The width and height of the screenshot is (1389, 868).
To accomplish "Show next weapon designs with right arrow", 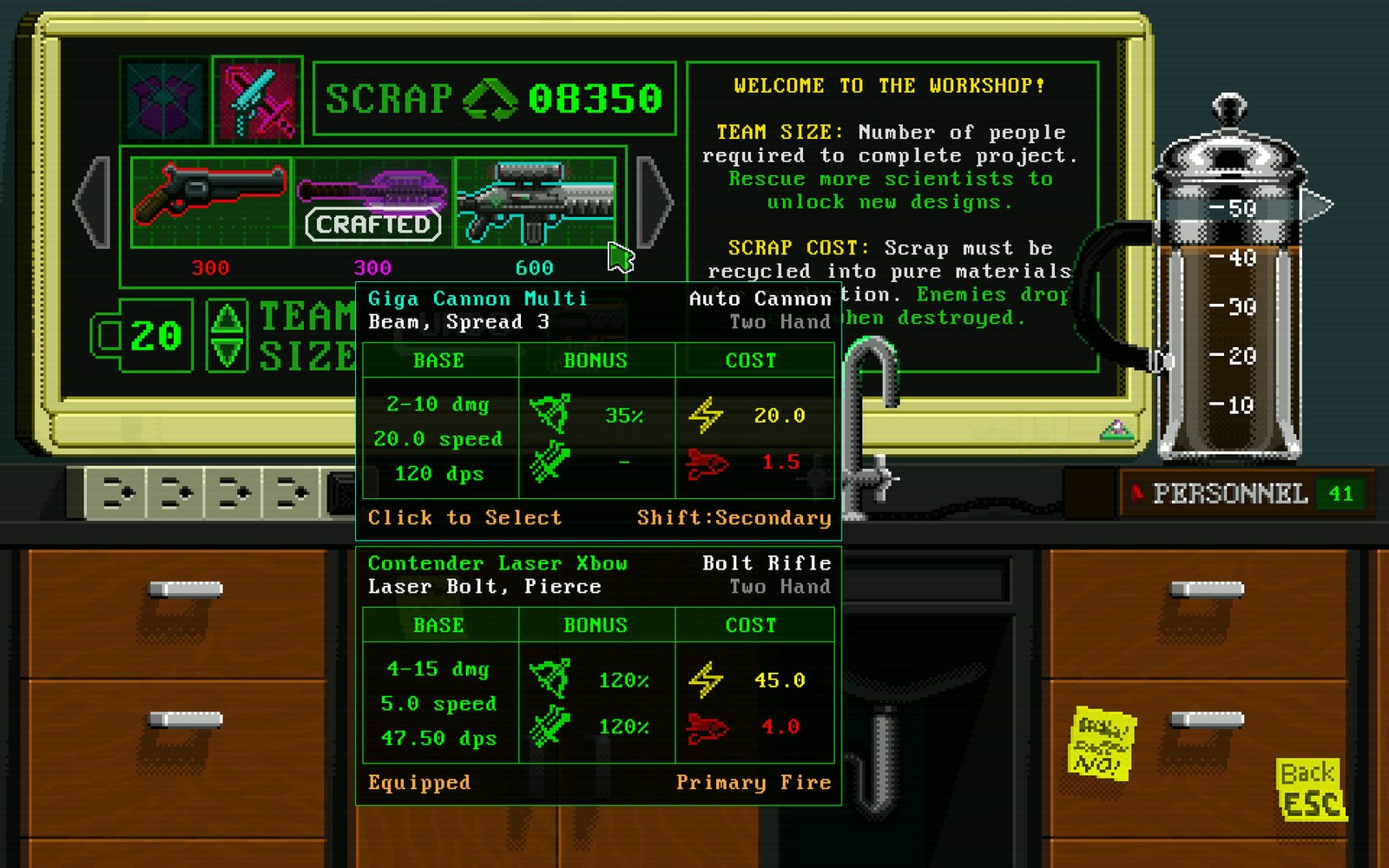I will (654, 201).
